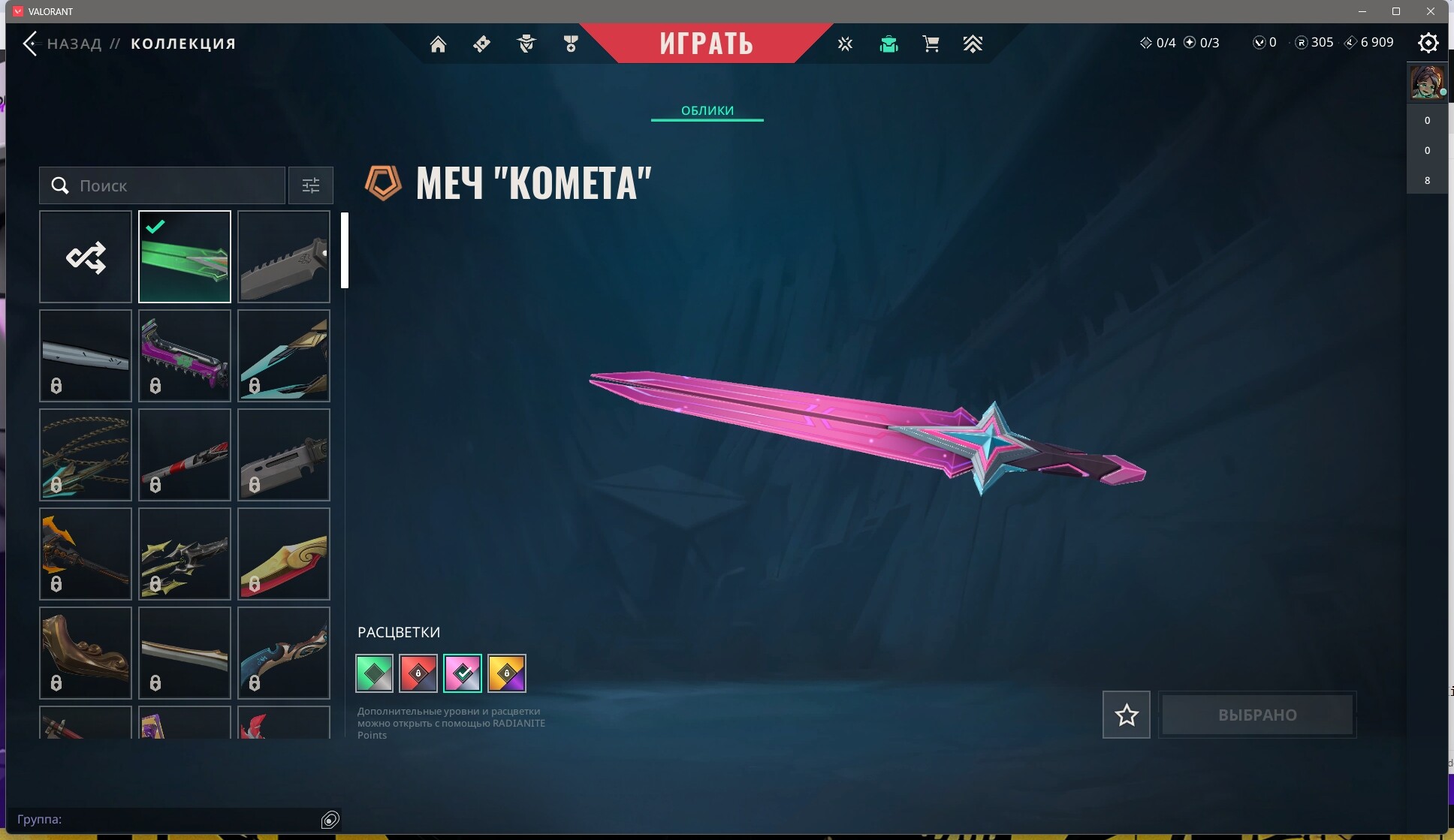1454x840 pixels.
Task: Open the Battlepass ticket icon
Action: (x=481, y=44)
